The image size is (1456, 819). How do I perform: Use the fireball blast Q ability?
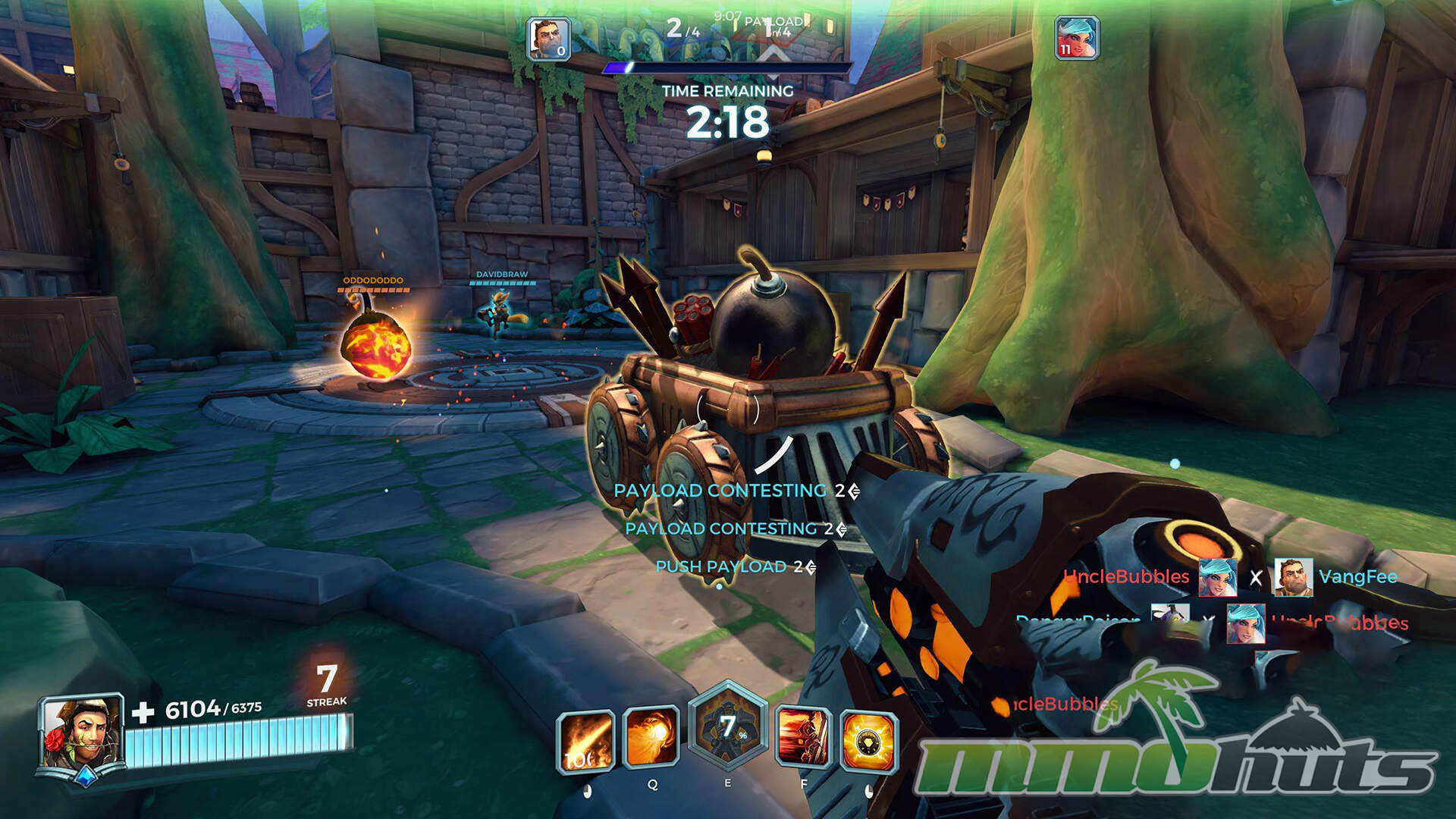pos(651,737)
